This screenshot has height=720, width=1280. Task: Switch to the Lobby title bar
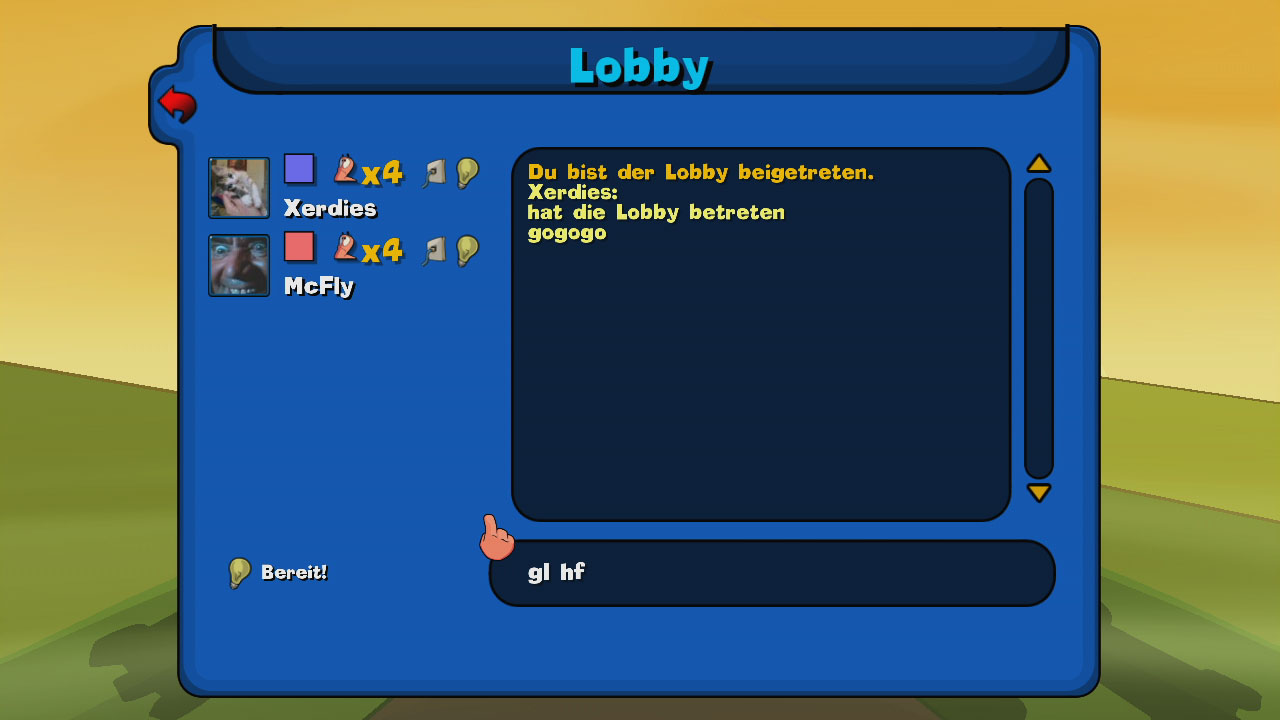pyautogui.click(x=639, y=66)
